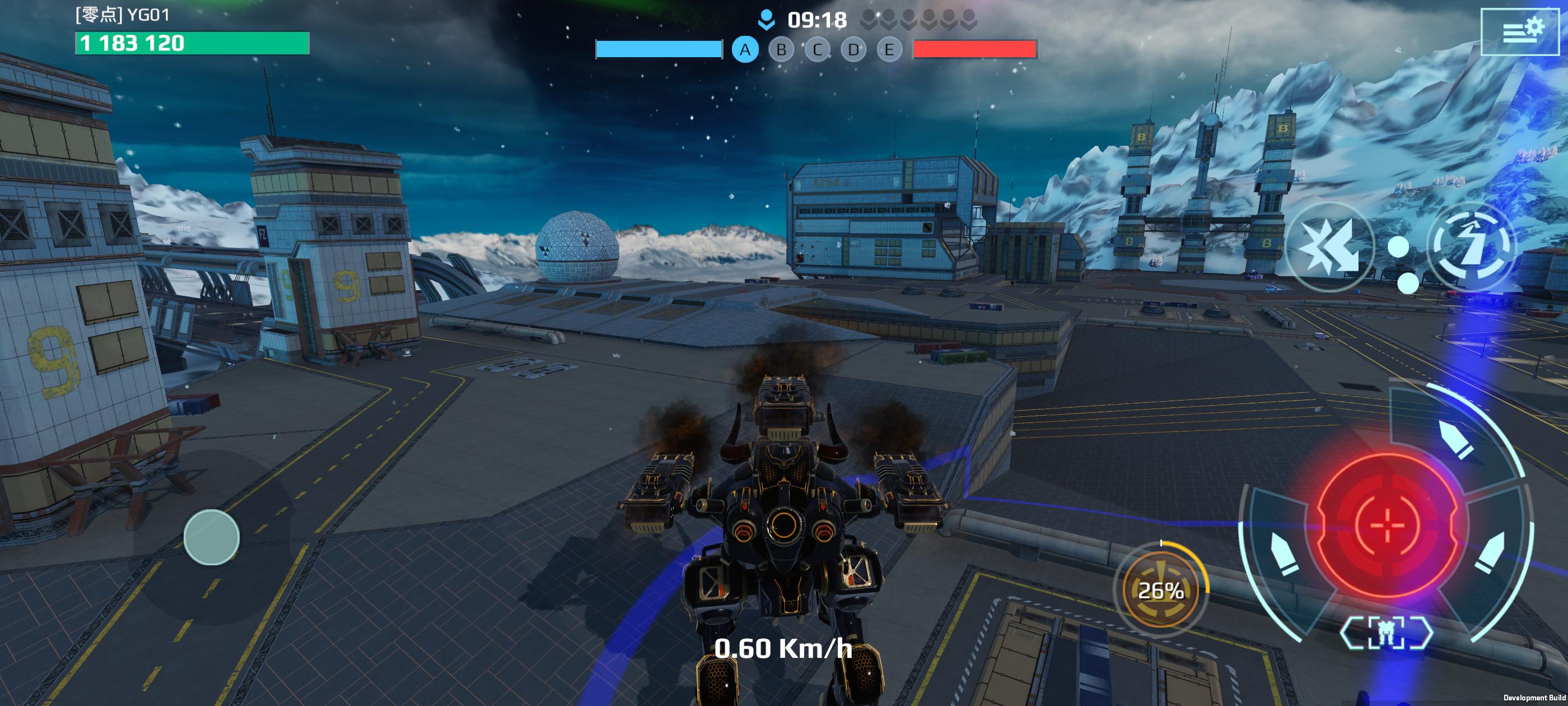1568x706 pixels.
Task: Choose beacon C indicator
Action: pyautogui.click(x=818, y=50)
